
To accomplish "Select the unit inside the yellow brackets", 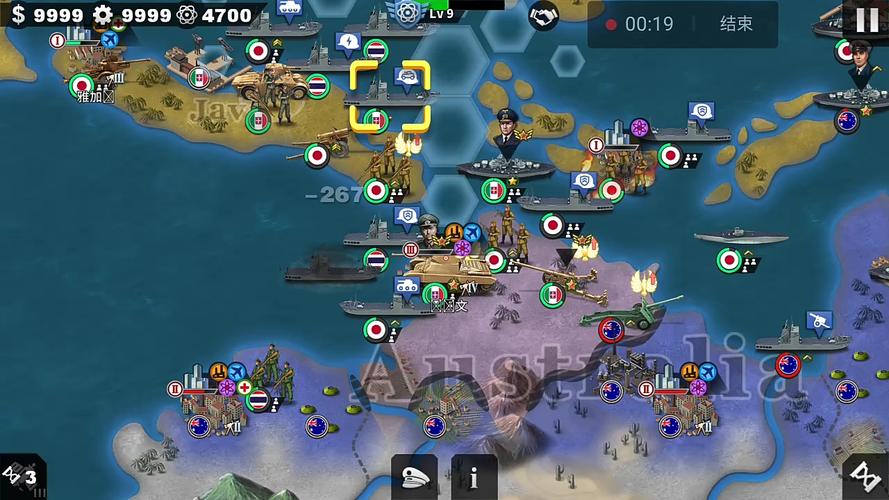I will tap(390, 96).
